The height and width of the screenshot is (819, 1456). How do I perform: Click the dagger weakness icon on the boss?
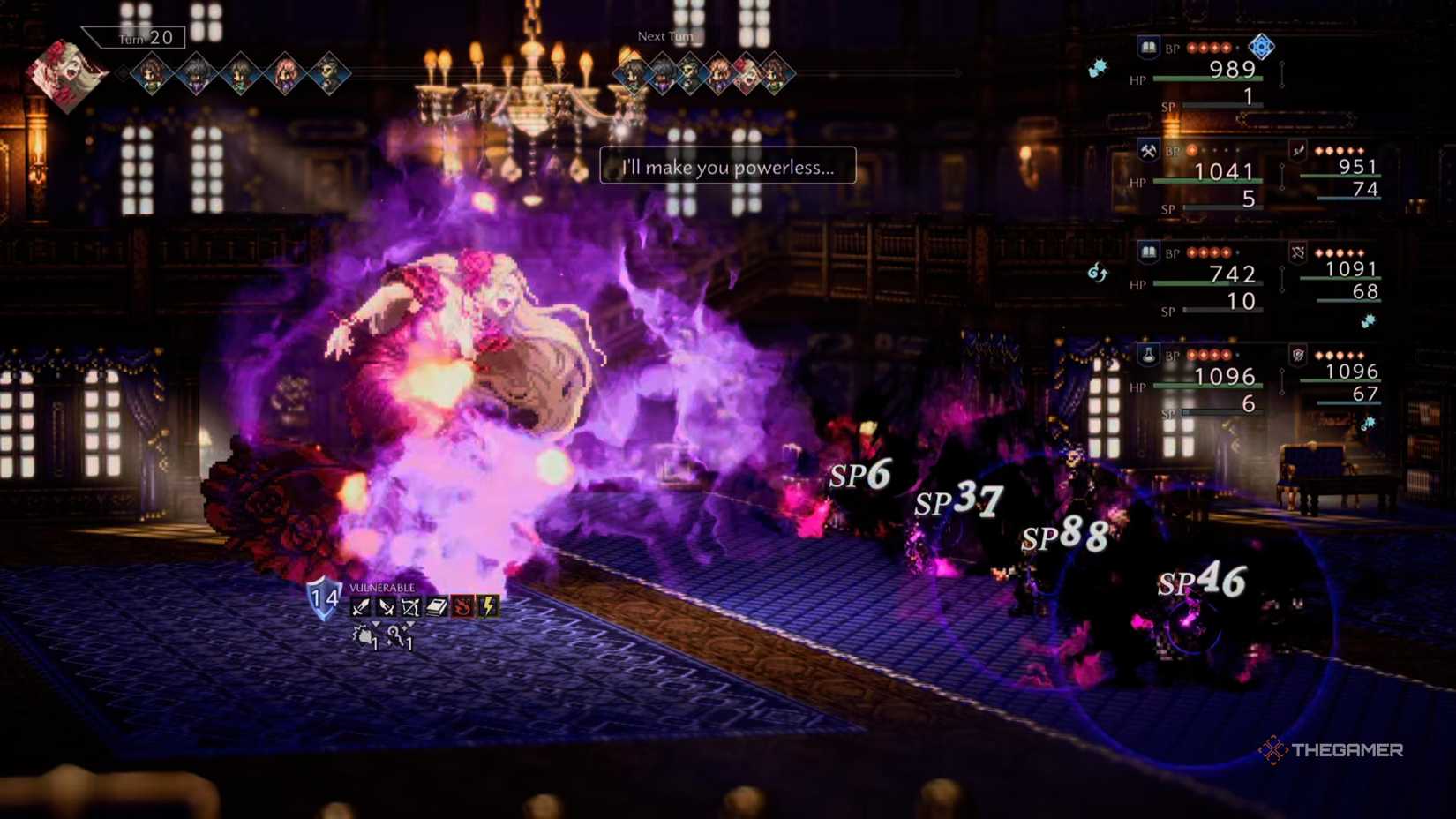387,606
